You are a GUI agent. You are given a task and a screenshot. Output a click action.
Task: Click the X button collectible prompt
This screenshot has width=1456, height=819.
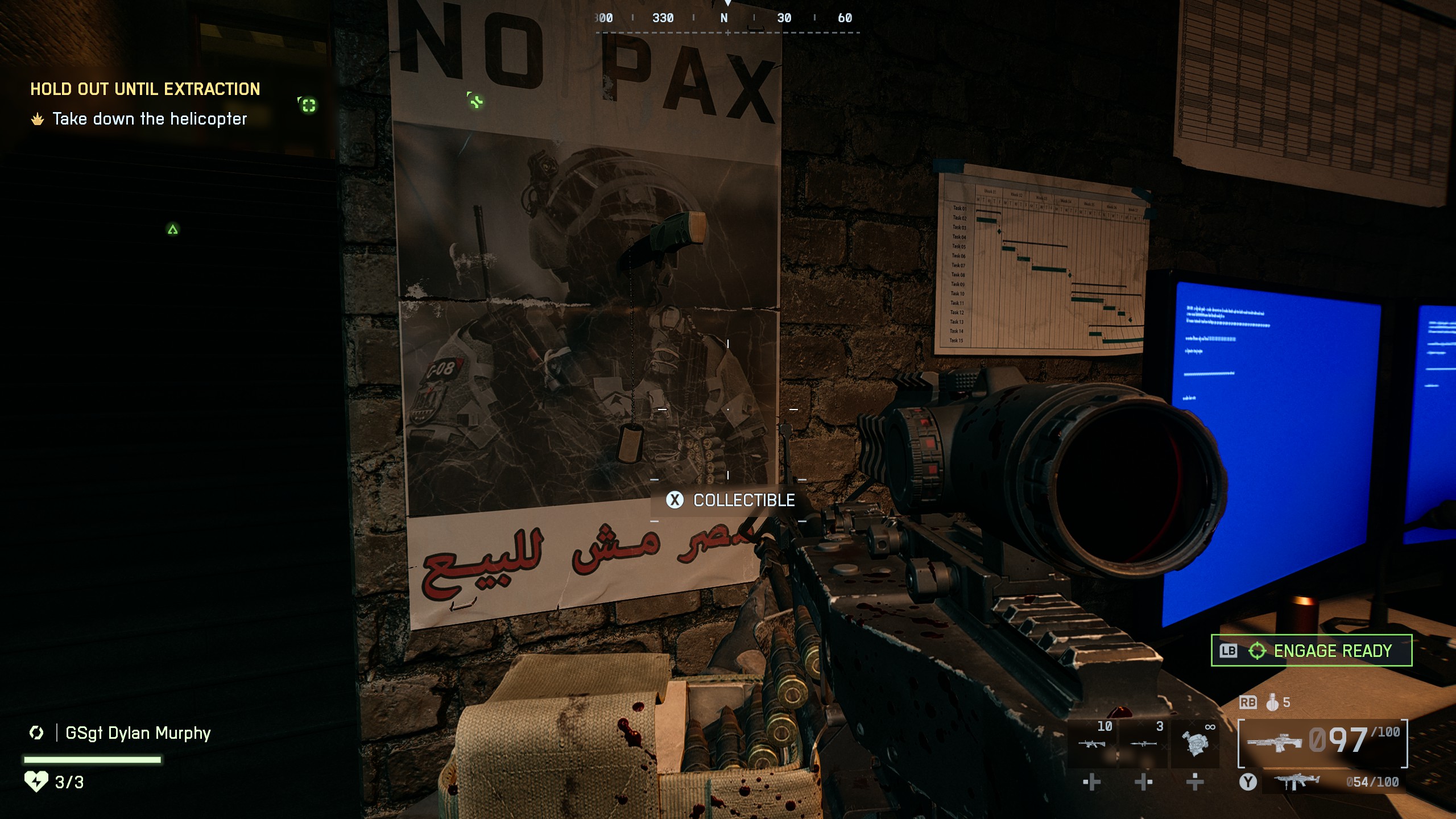675,501
